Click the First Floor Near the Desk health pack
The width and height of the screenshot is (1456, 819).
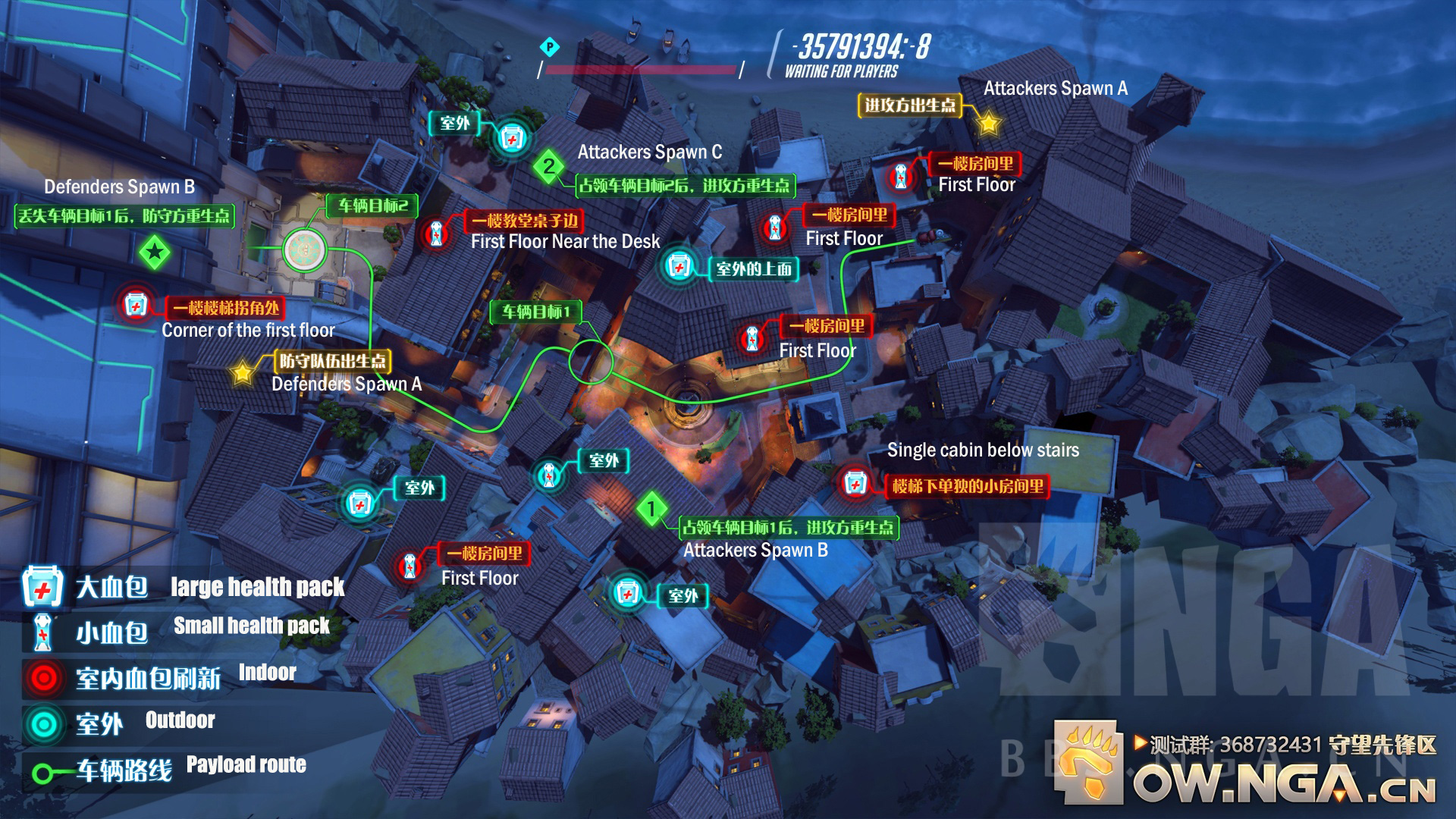click(x=436, y=233)
